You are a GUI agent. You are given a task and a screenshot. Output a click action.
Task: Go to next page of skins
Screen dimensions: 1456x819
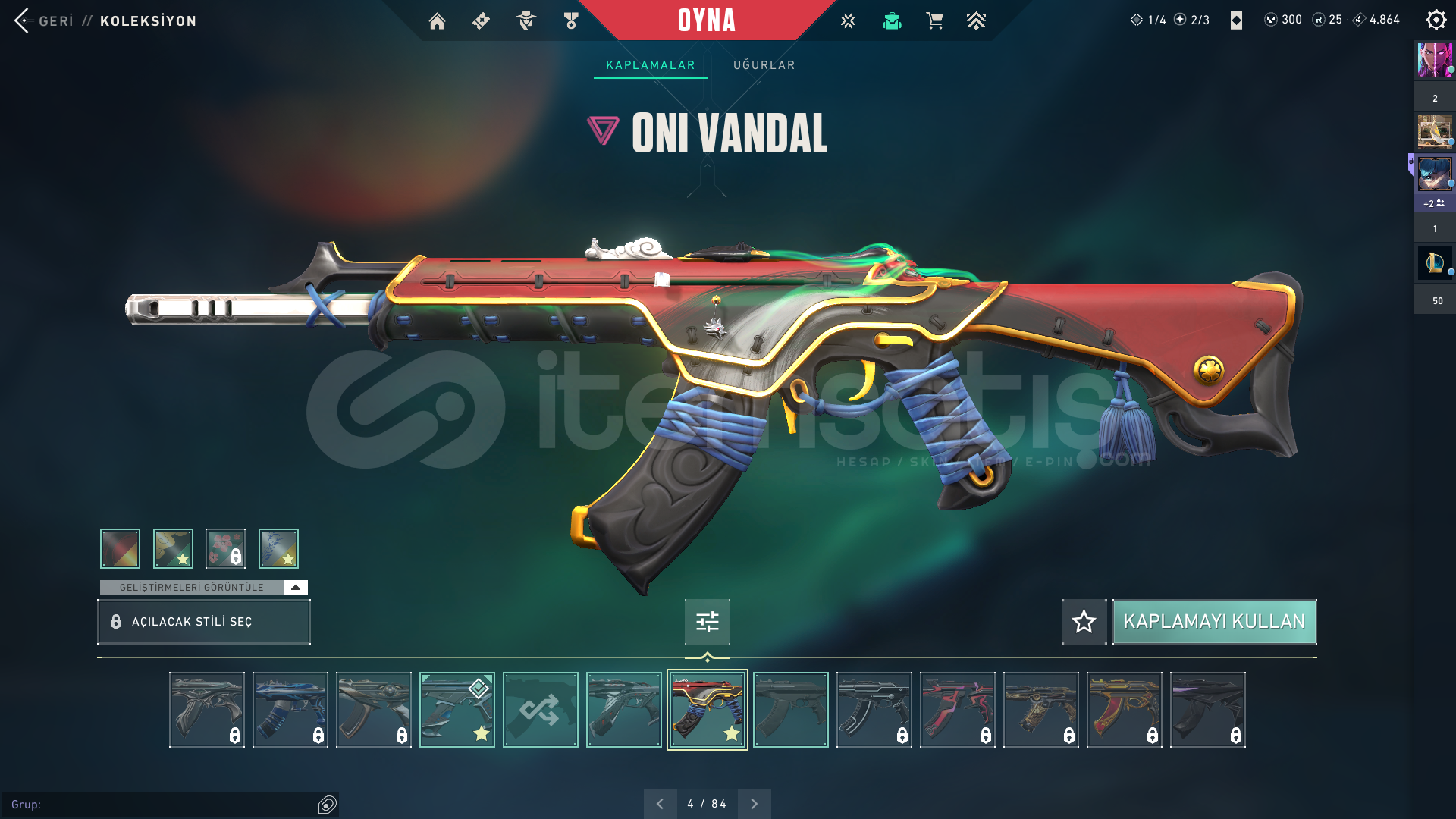754,802
